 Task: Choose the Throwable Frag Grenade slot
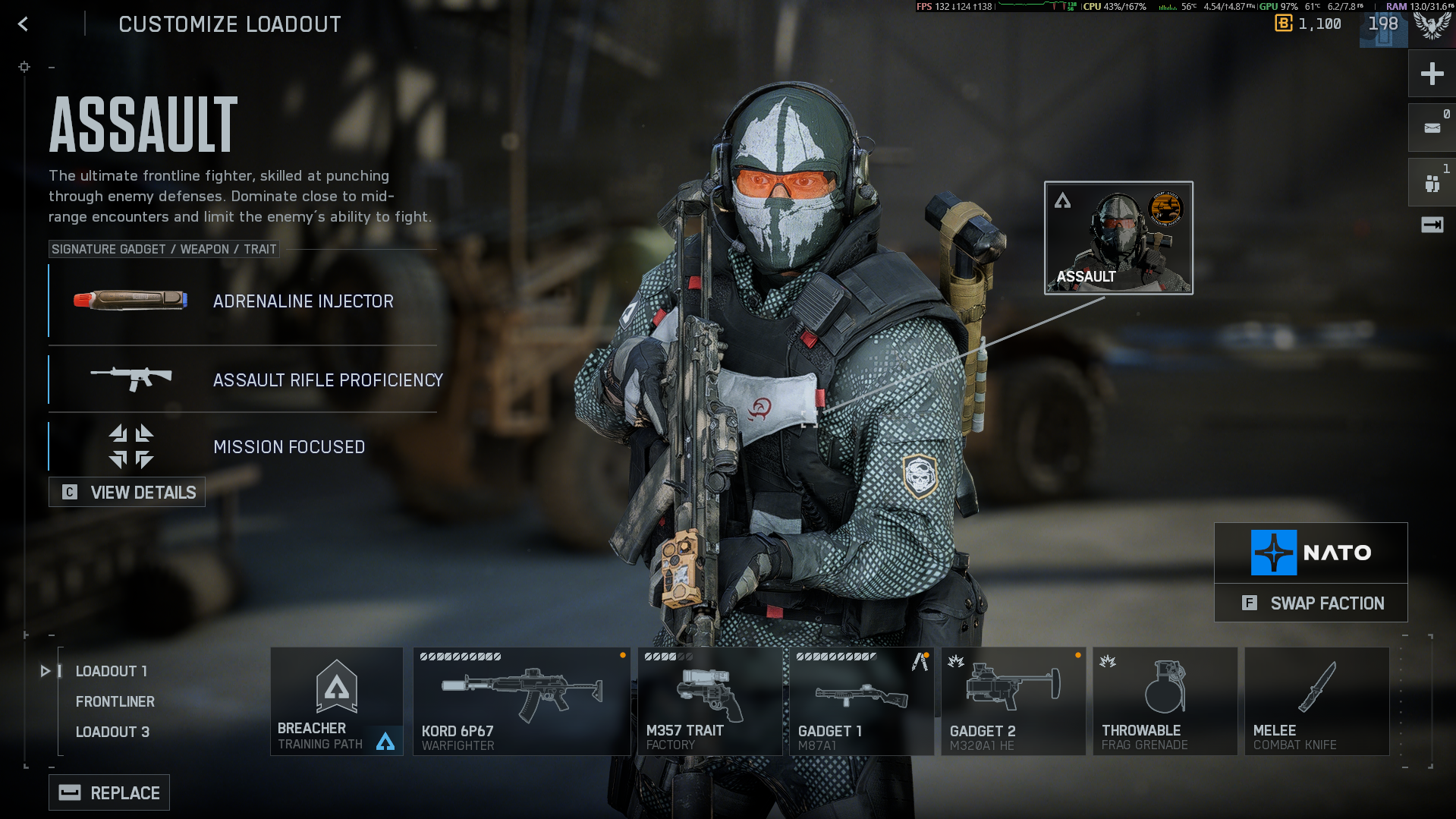point(1165,701)
